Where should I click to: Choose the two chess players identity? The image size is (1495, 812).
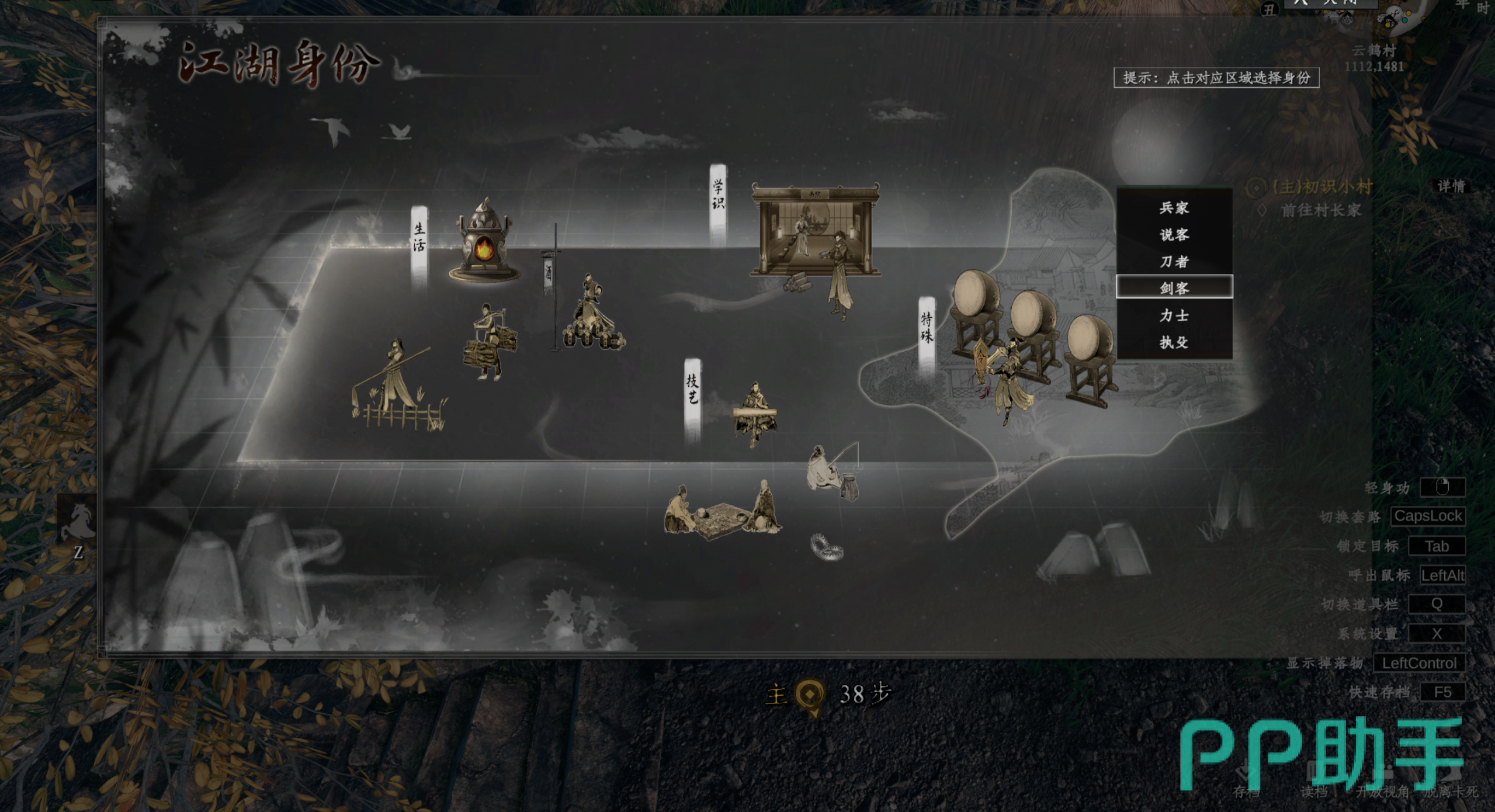tap(723, 511)
